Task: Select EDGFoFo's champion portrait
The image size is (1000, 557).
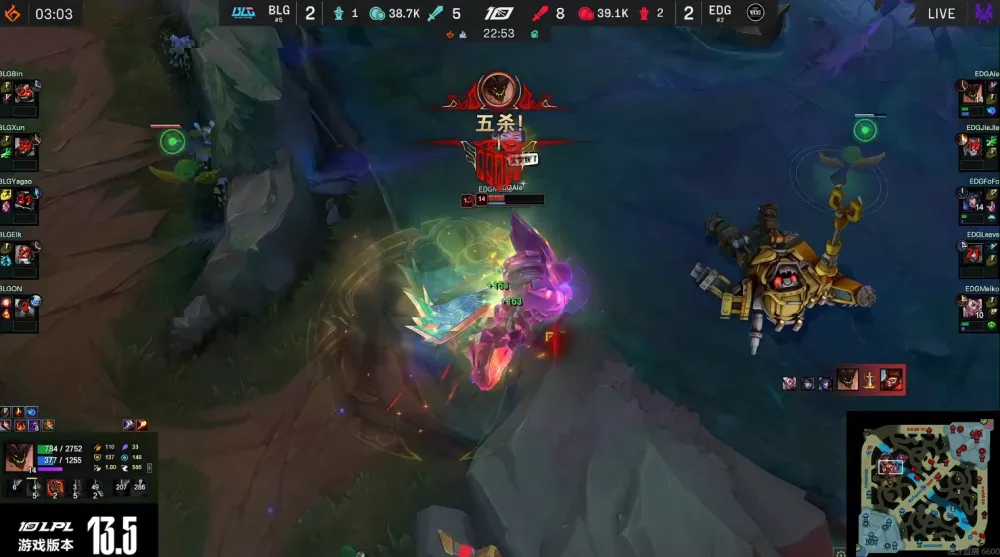Action: tap(973, 200)
